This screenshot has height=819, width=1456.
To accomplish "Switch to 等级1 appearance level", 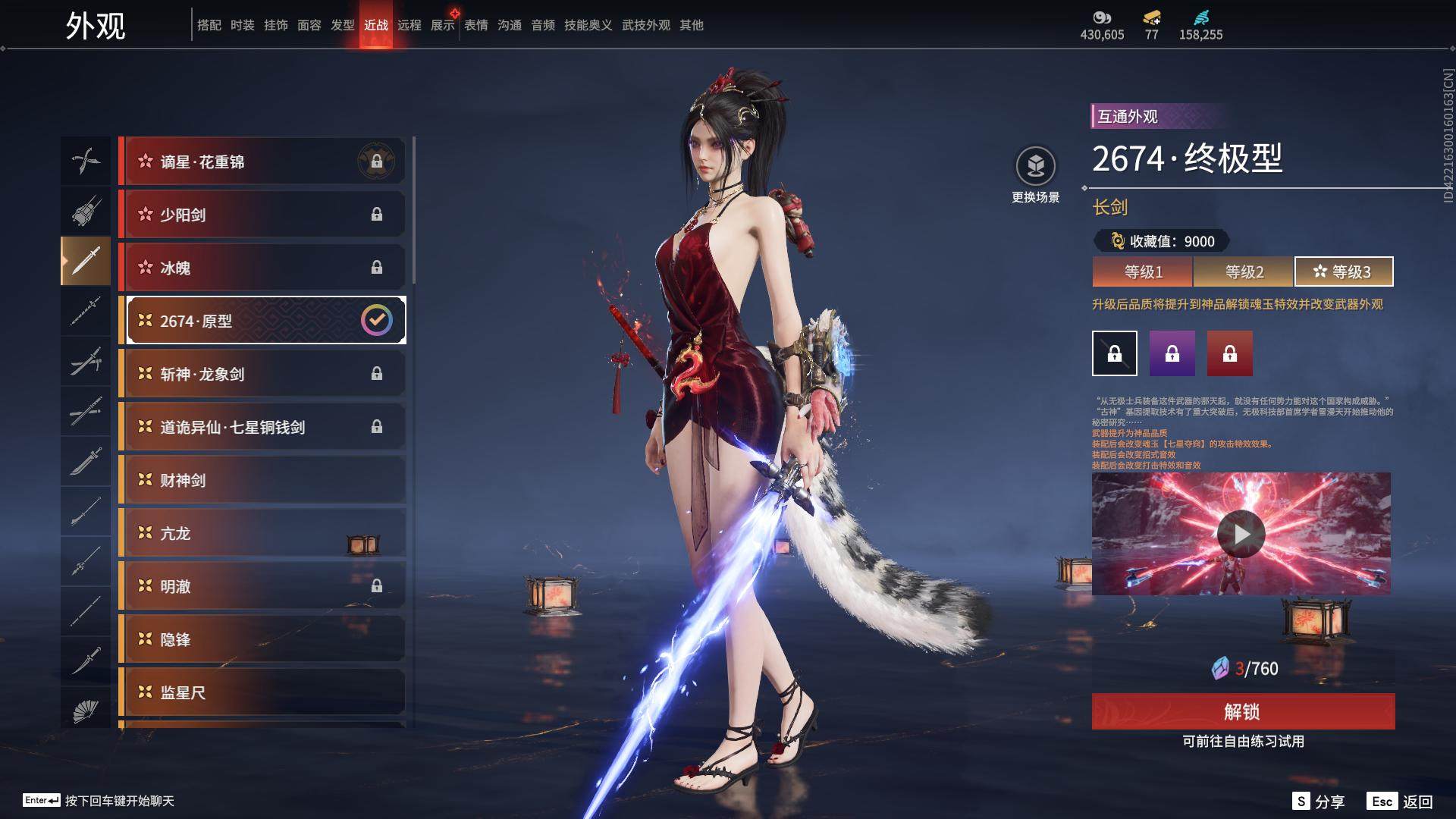I will pyautogui.click(x=1143, y=271).
